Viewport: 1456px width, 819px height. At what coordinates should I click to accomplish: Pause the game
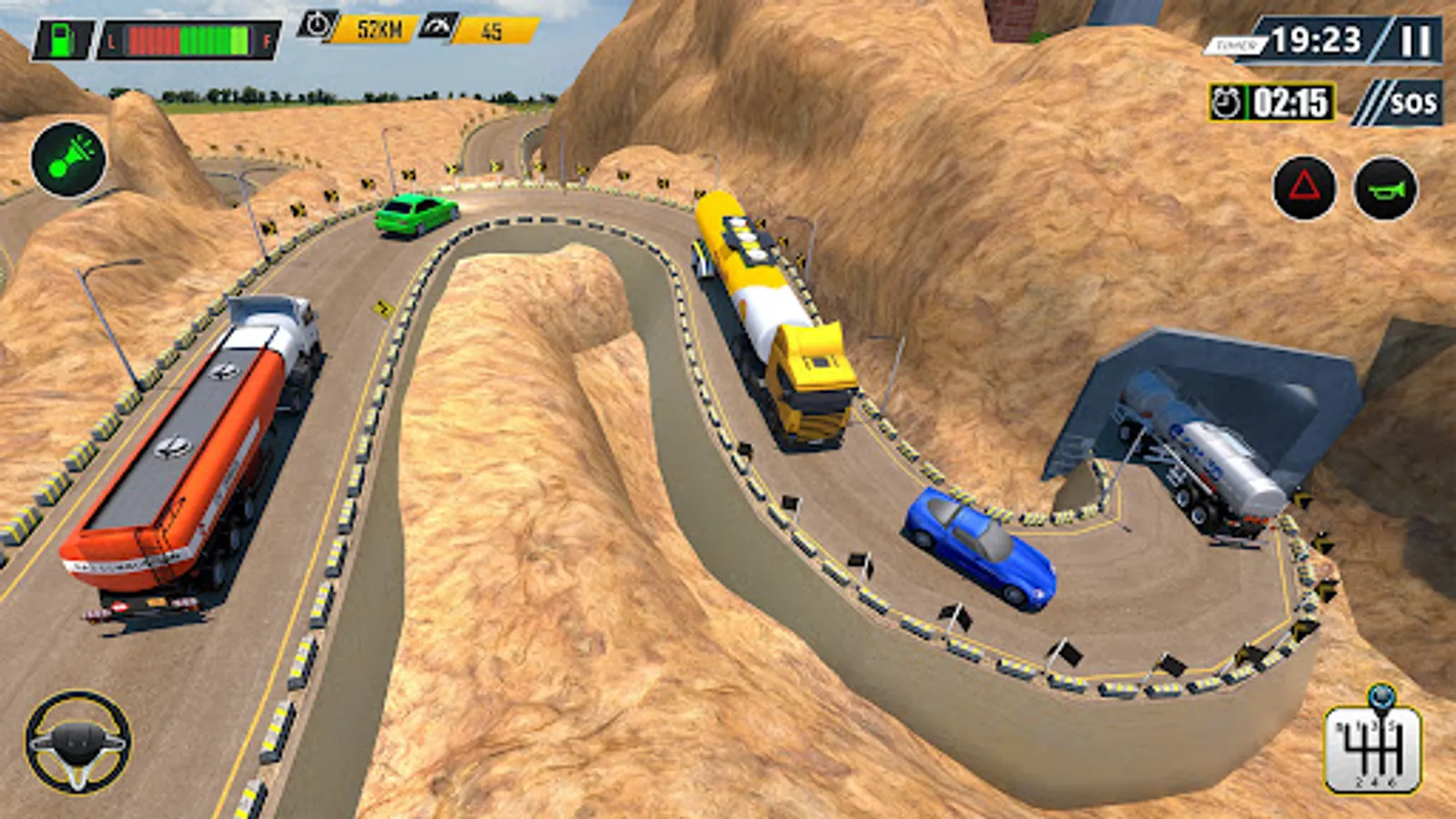(1414, 42)
